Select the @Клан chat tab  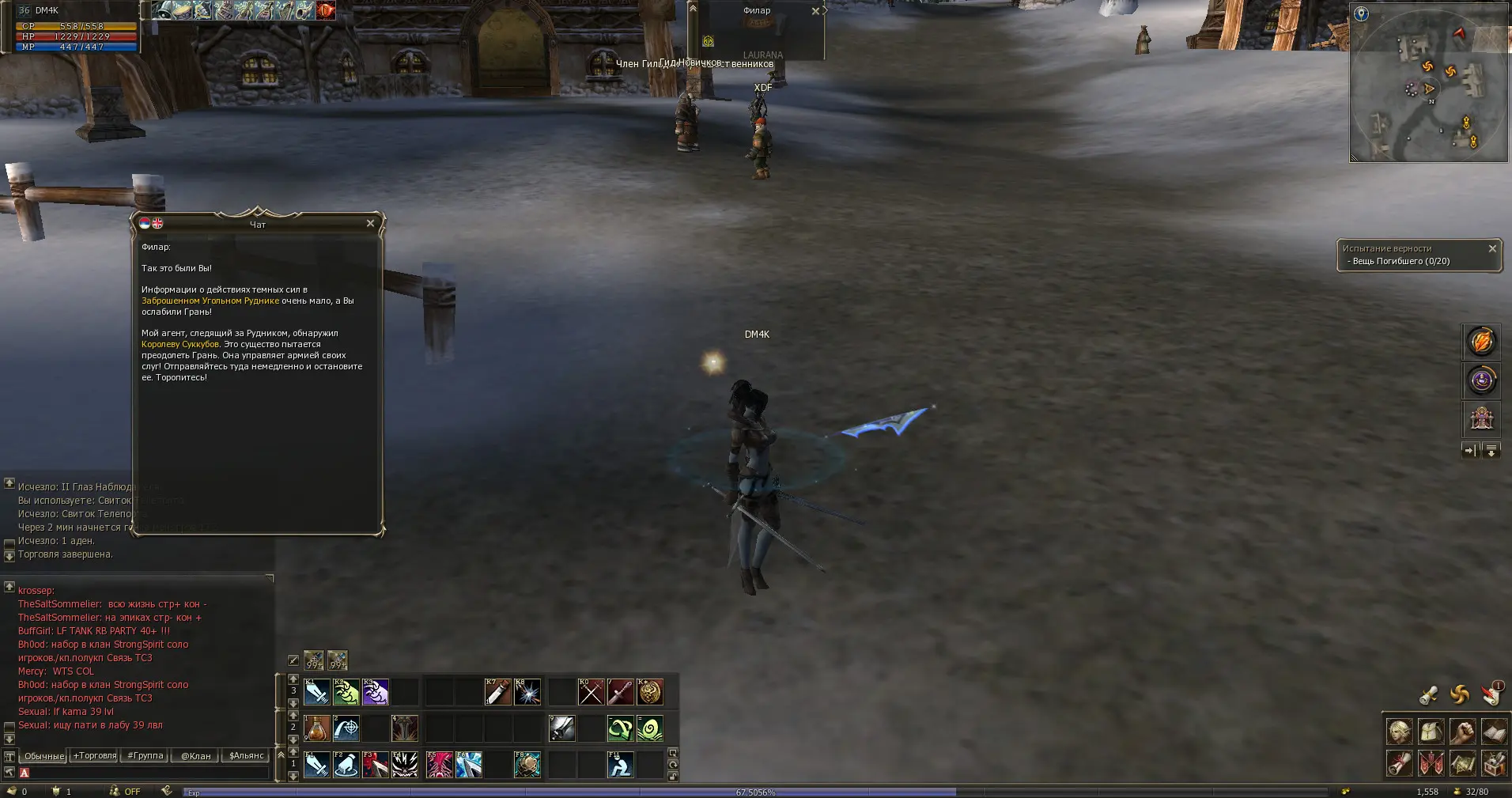[x=196, y=756]
